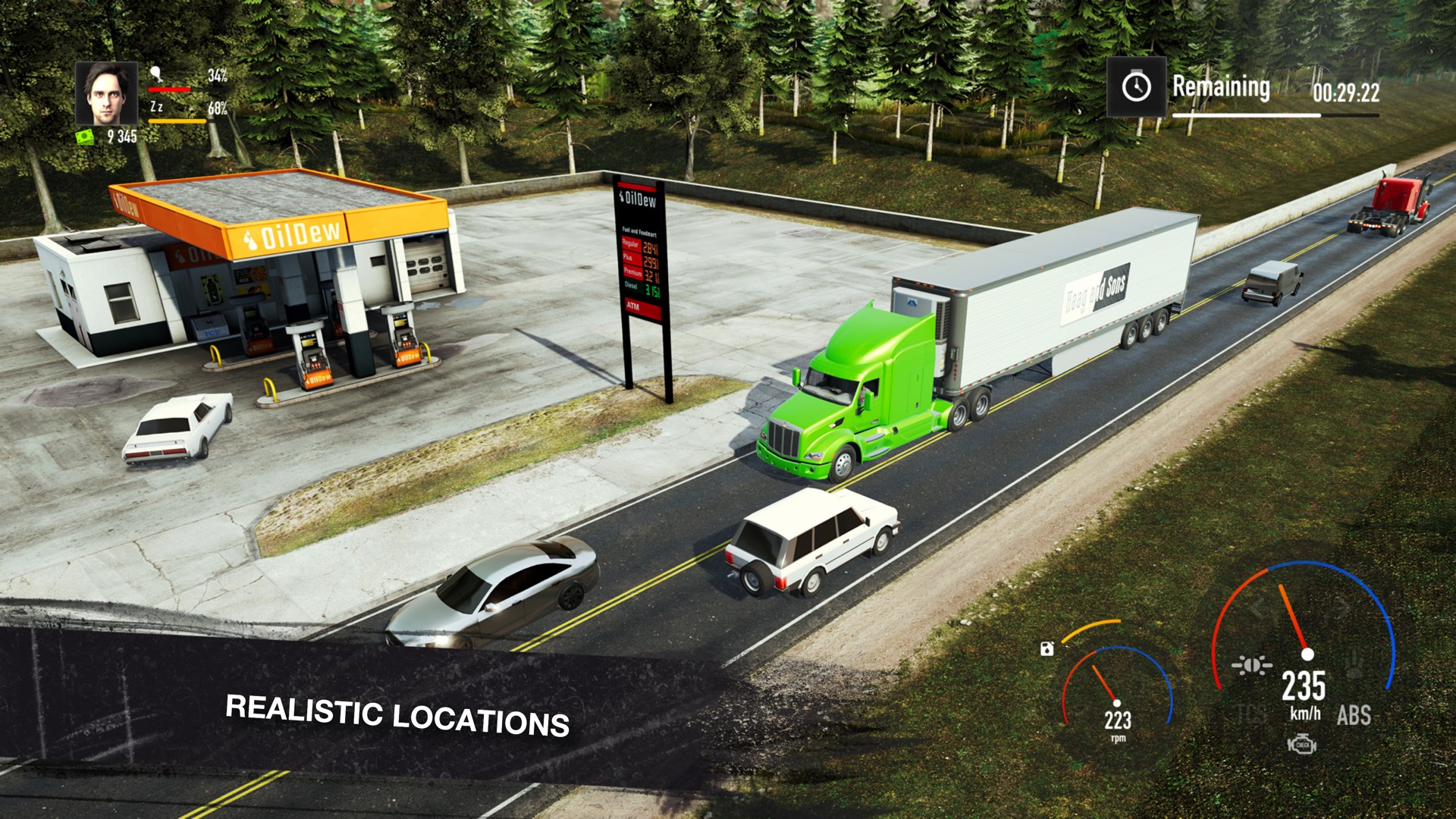Toggle the dimmed TCS indicator
The width and height of the screenshot is (1456, 819).
1252,714
